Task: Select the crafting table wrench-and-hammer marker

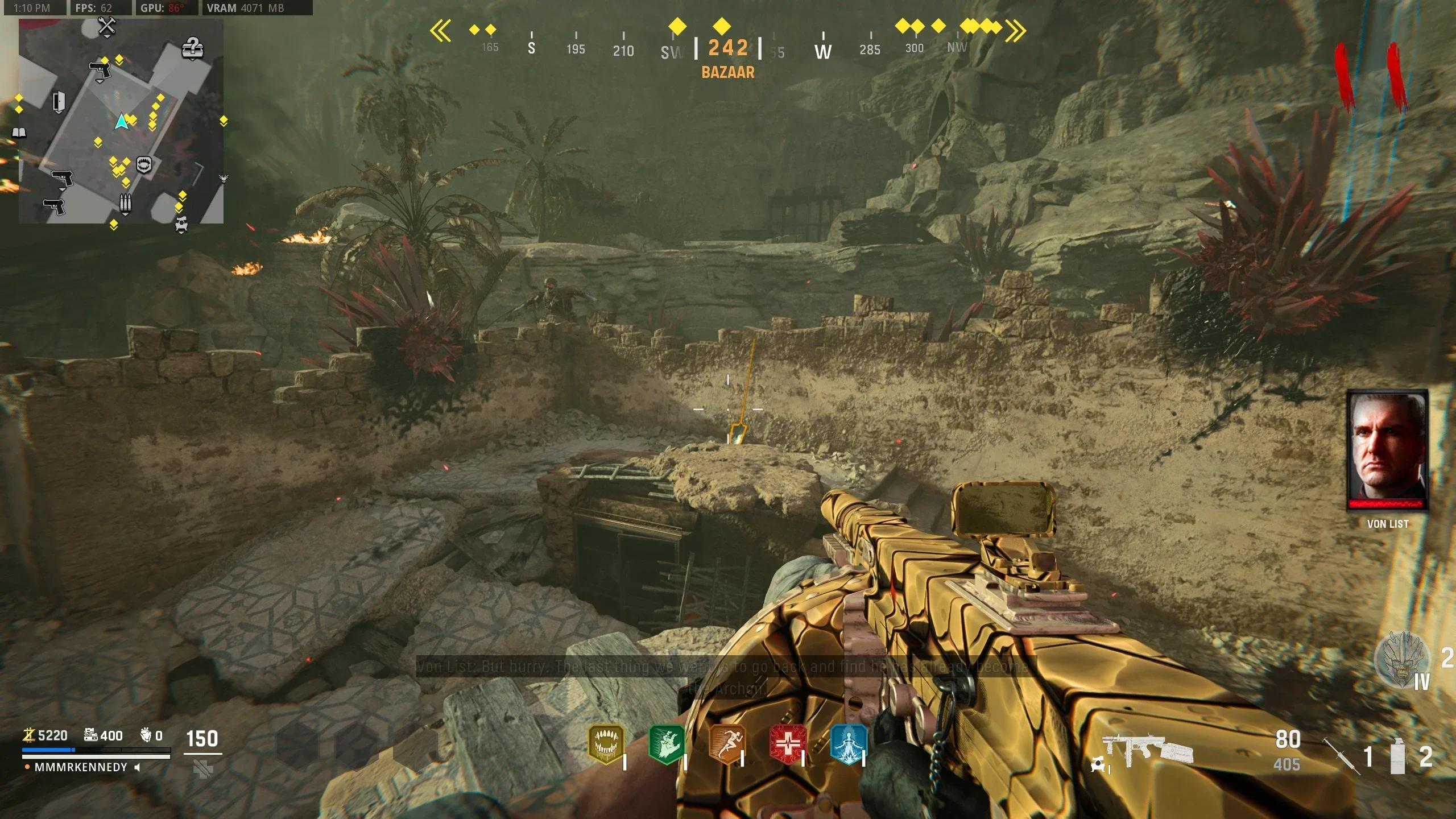Action: coord(106,26)
